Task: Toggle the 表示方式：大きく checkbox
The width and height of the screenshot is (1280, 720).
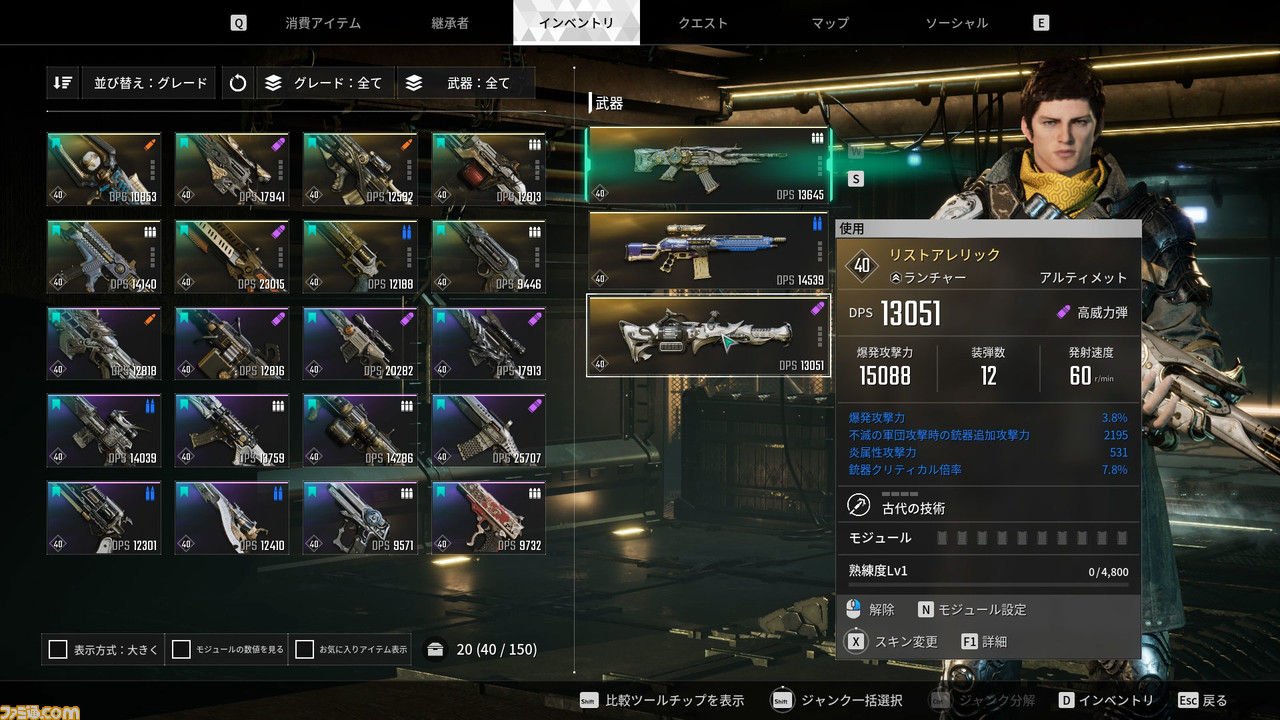Action: tap(58, 650)
